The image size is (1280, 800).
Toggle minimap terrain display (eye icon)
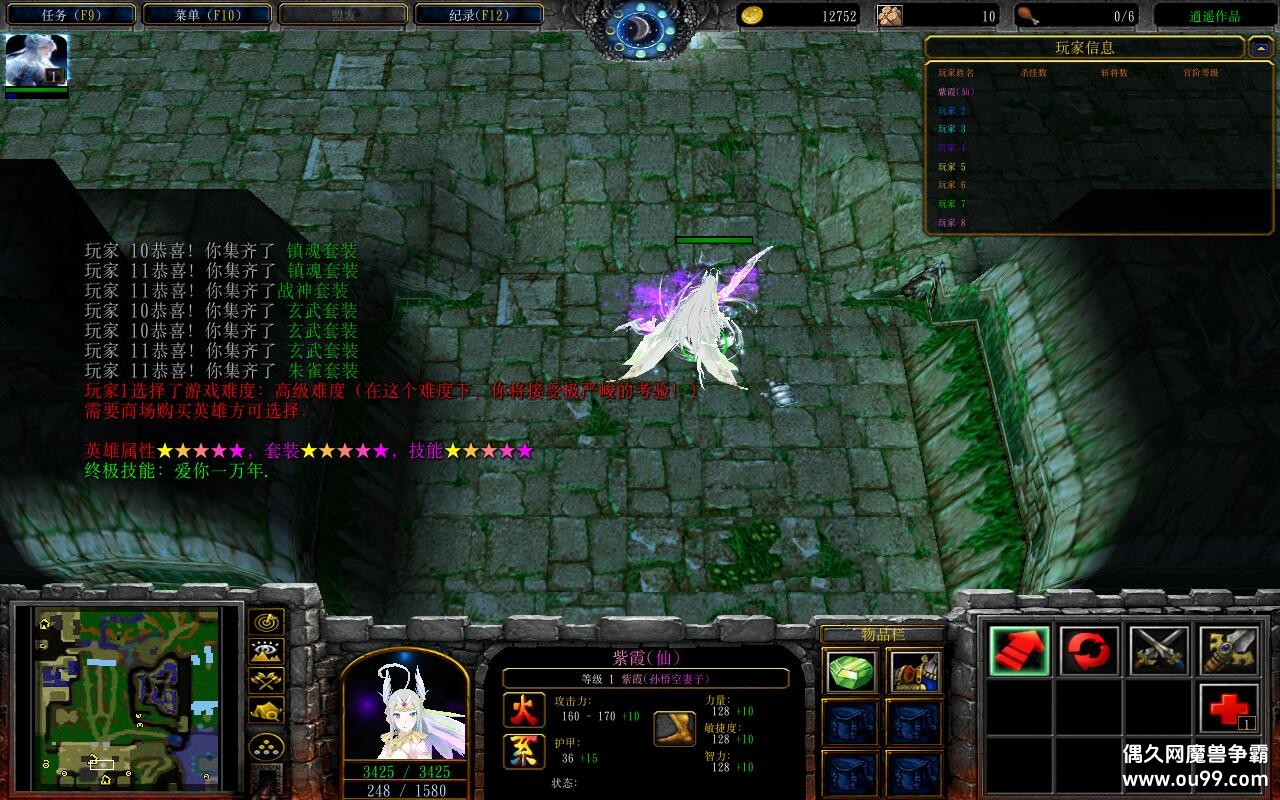266,652
